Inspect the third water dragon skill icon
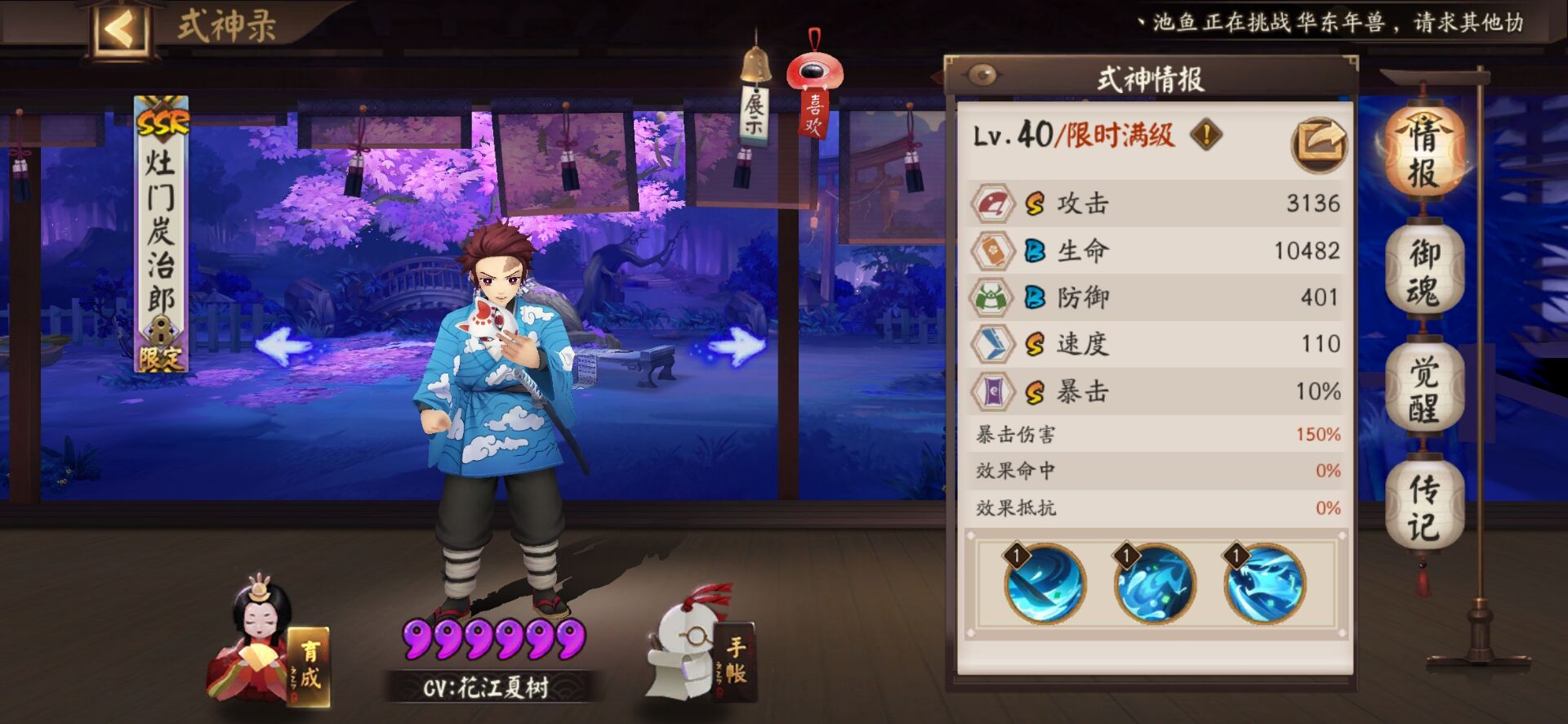The height and width of the screenshot is (724, 1568). [1263, 583]
